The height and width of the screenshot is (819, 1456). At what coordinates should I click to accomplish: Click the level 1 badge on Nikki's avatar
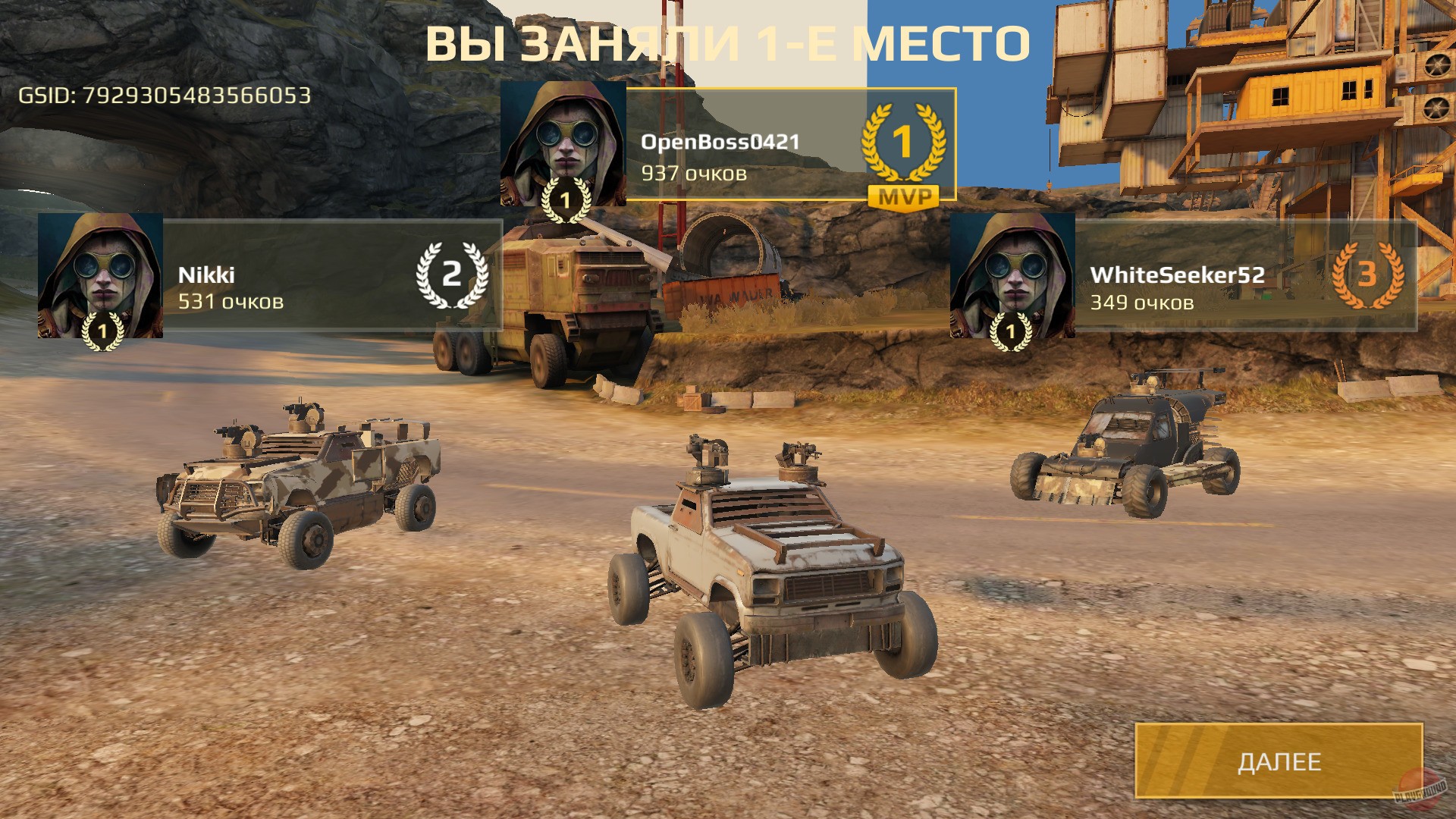tap(102, 334)
